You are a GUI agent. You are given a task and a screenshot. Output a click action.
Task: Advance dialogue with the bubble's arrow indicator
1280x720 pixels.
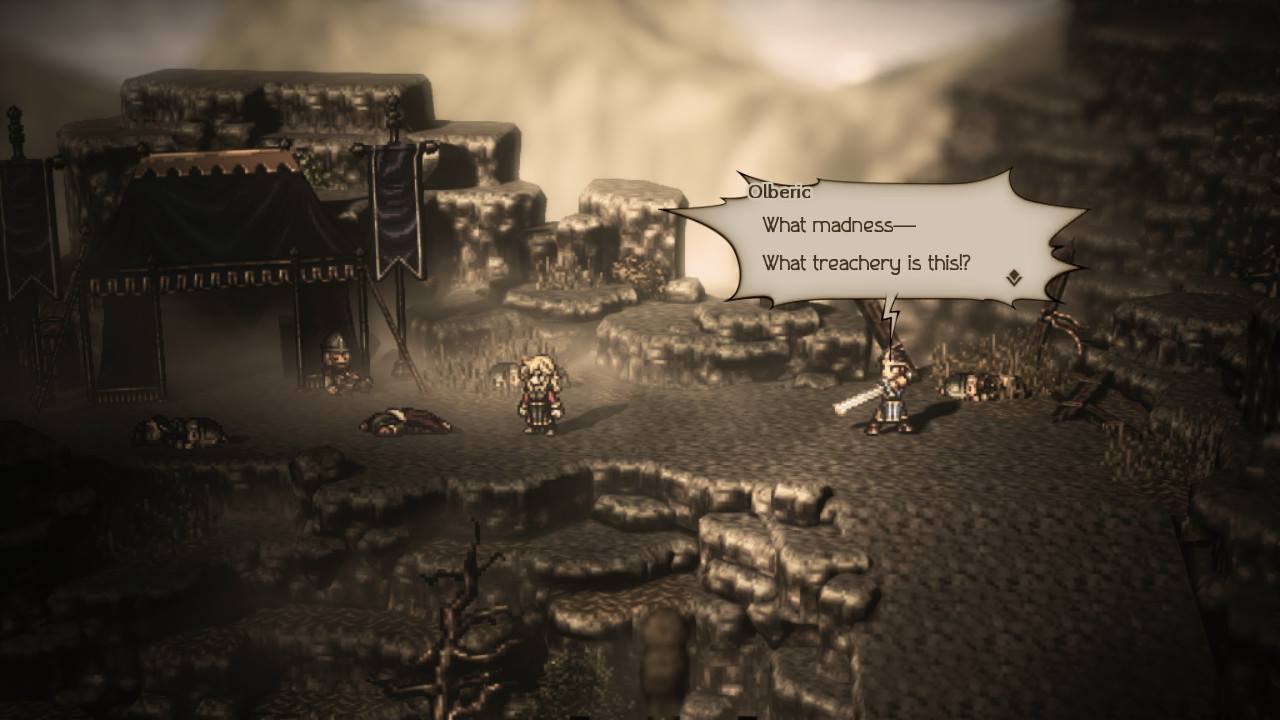[1014, 278]
